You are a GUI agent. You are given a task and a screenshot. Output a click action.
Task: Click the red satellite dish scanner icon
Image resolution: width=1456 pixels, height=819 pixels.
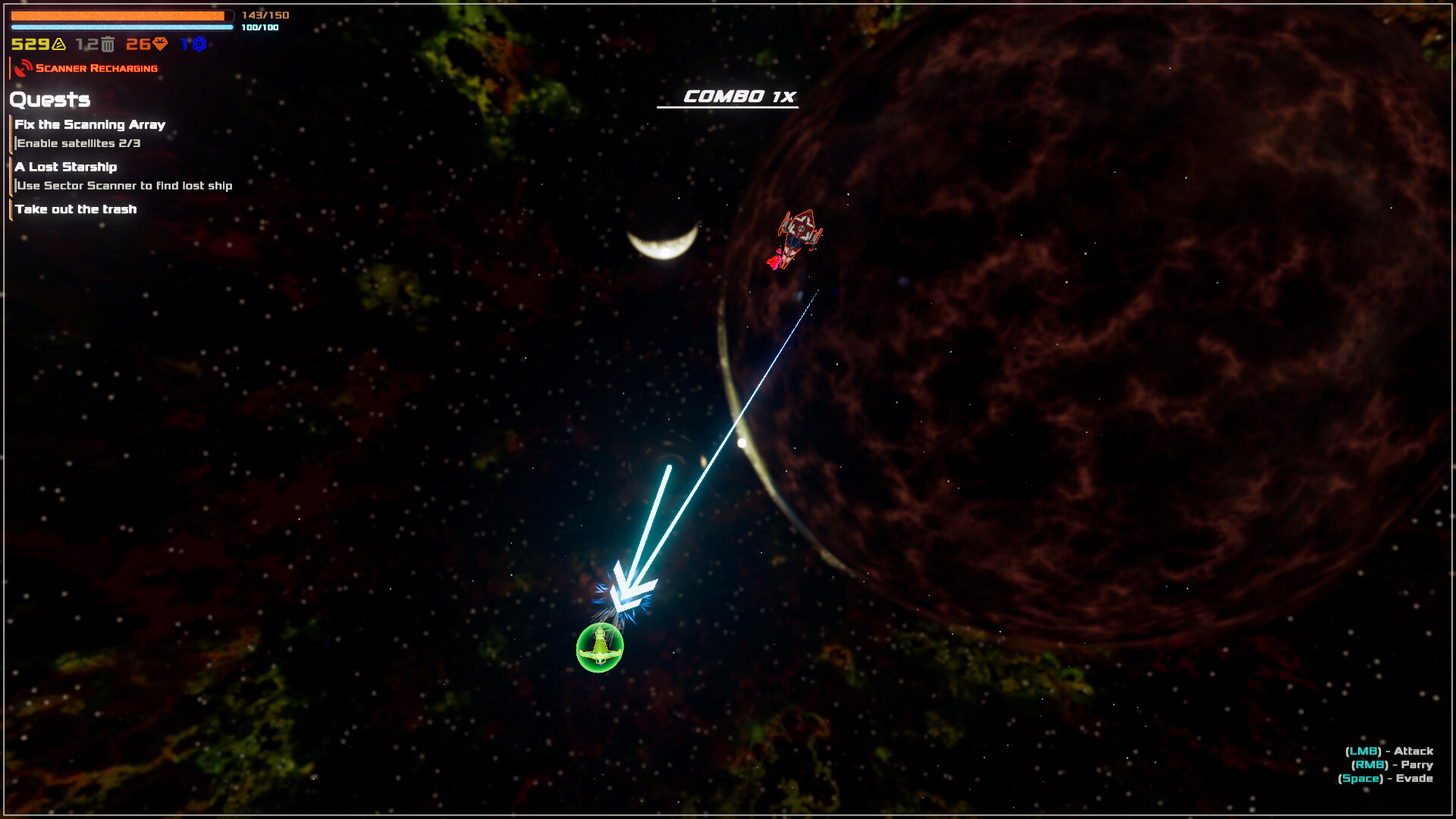coord(23,67)
